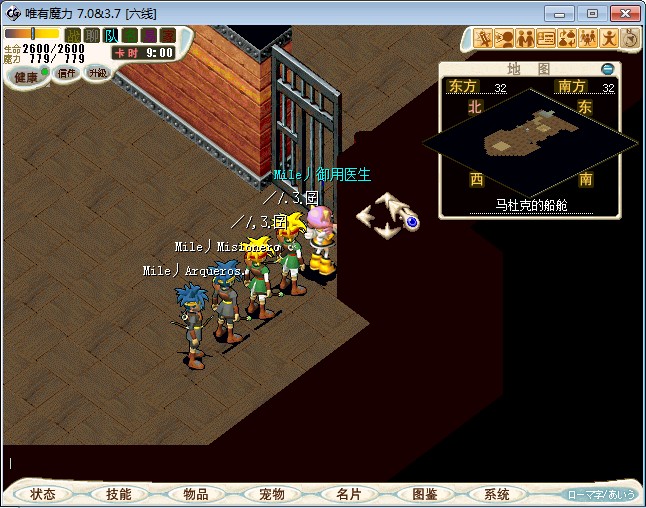Viewport: 646px width, 508px height.
Task: Open the 宠物 pets menu
Action: 271,494
